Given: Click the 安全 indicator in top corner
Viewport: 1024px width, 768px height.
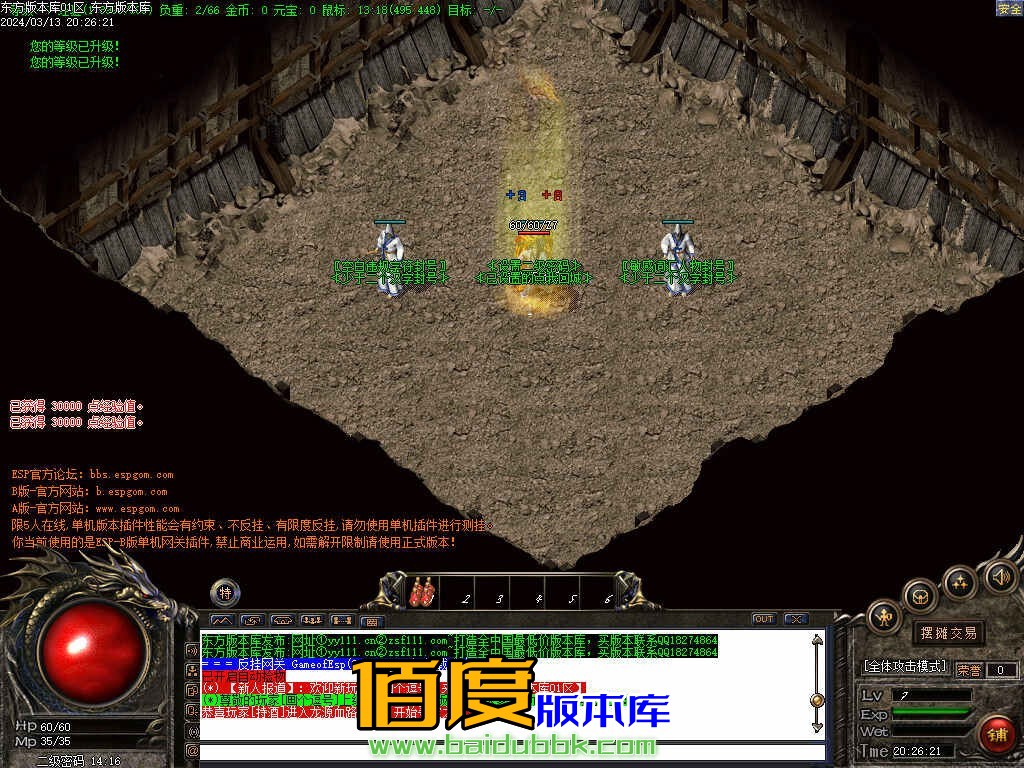Looking at the screenshot, I should 1009,8.
